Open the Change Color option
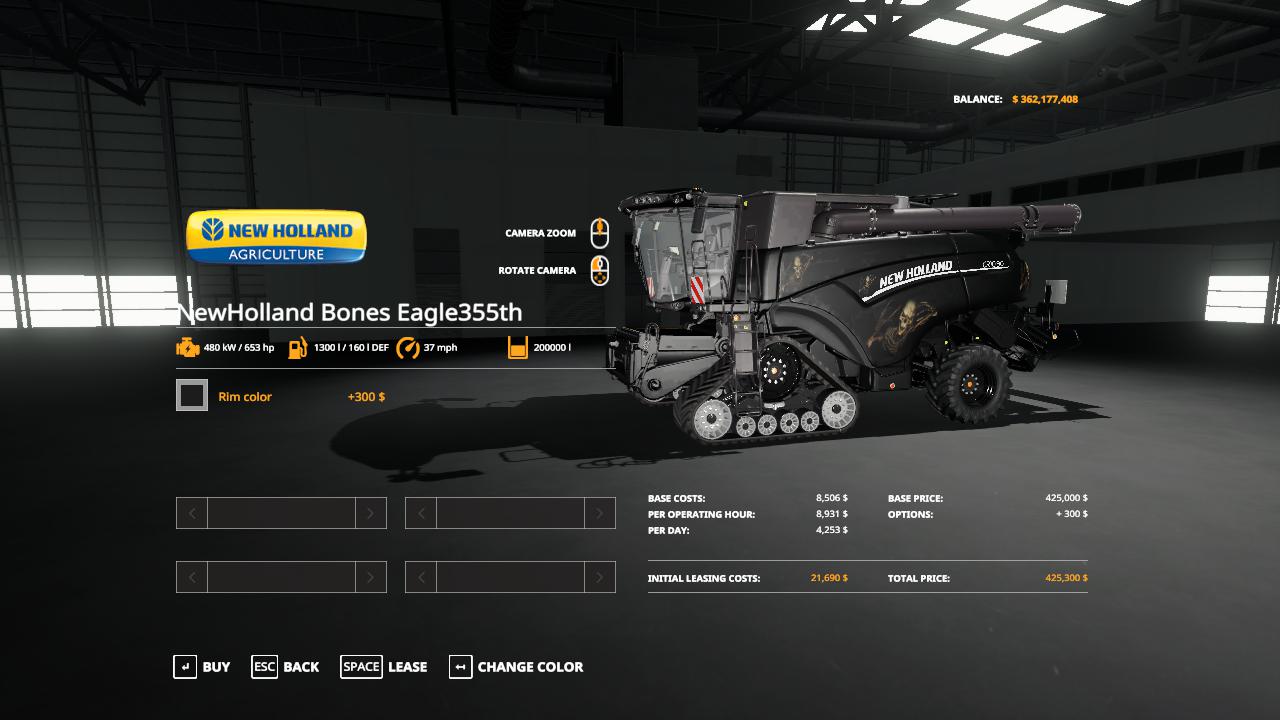 click(516, 667)
